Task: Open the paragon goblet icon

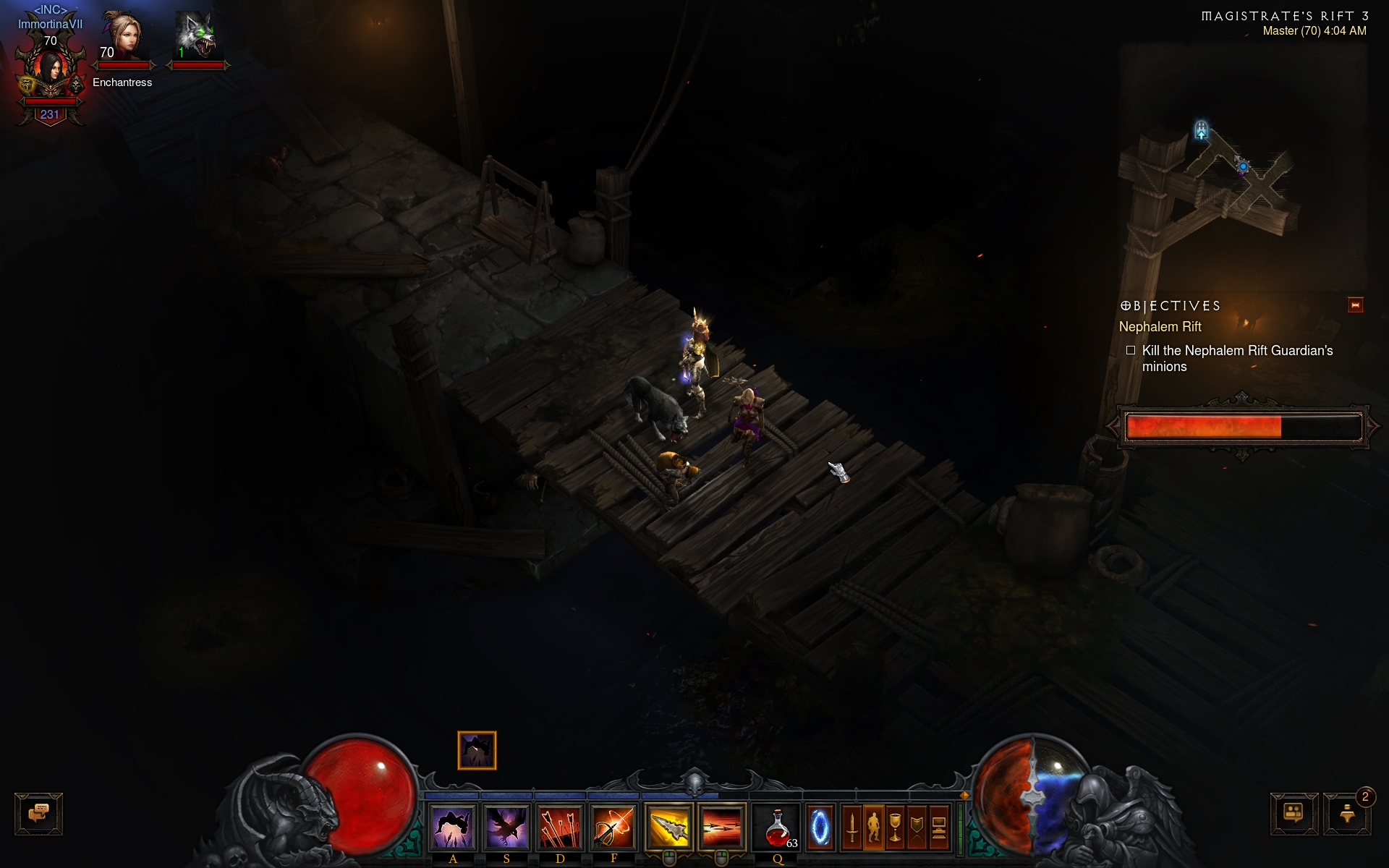Action: (x=895, y=827)
